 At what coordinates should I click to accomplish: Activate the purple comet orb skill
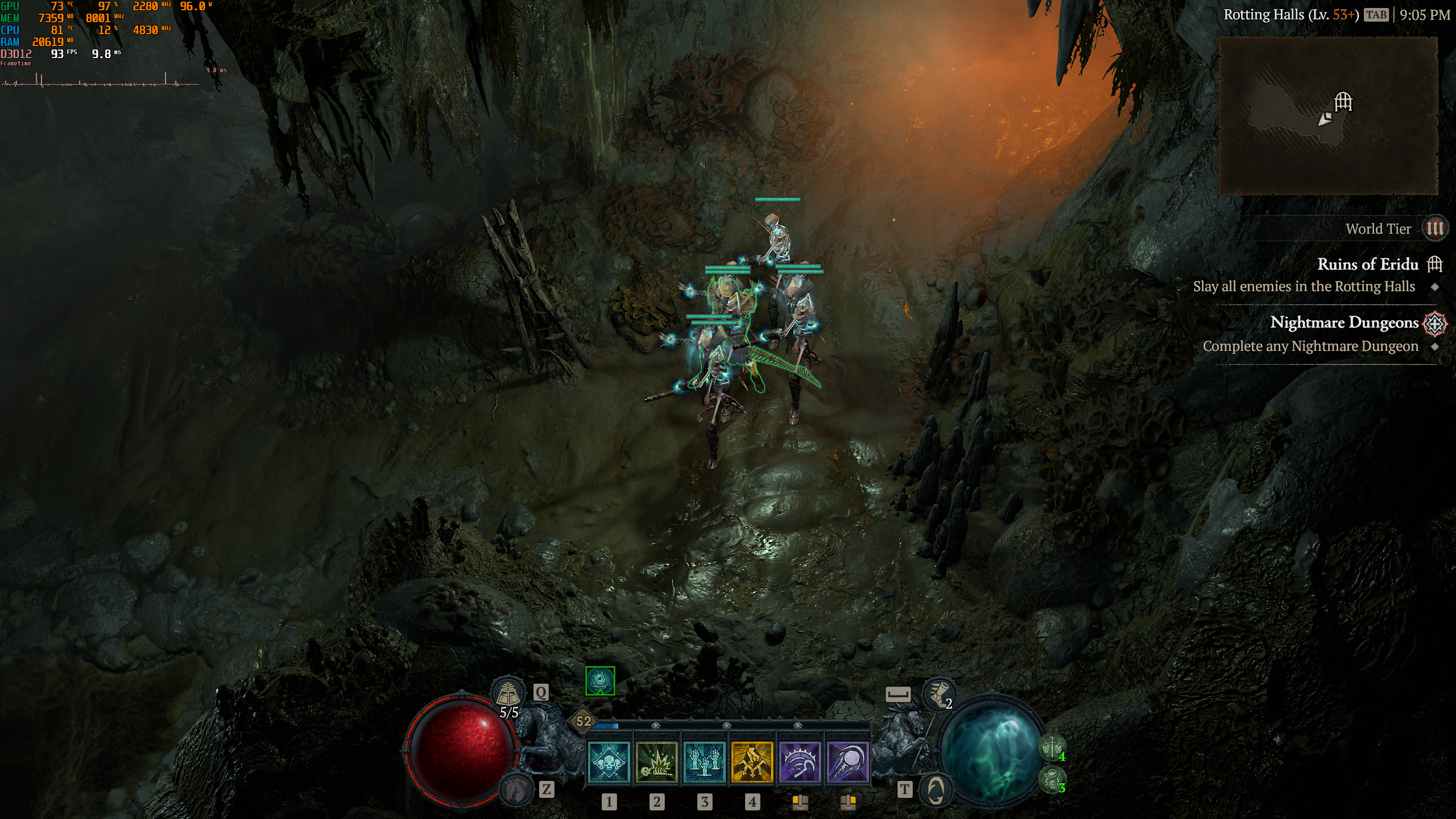tap(847, 762)
